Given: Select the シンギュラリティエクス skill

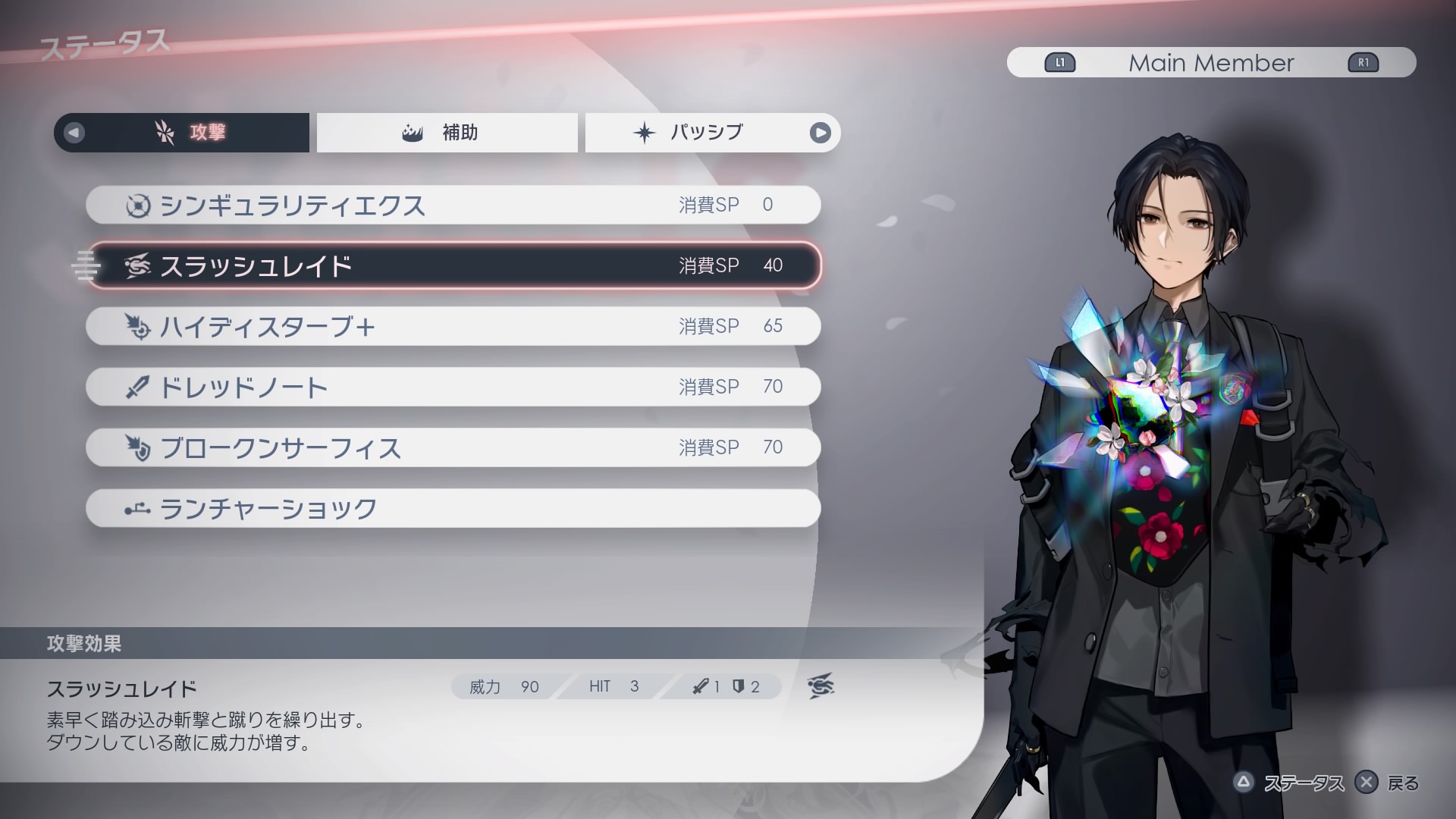Looking at the screenshot, I should pyautogui.click(x=453, y=205).
